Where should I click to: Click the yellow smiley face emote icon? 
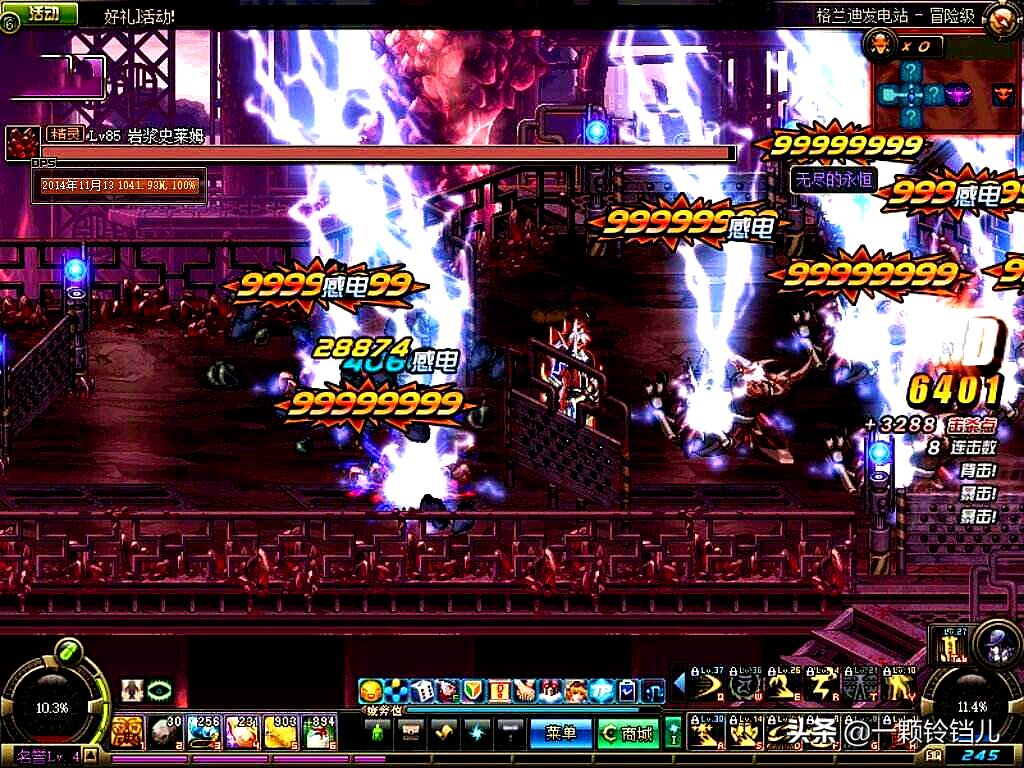pos(372,690)
